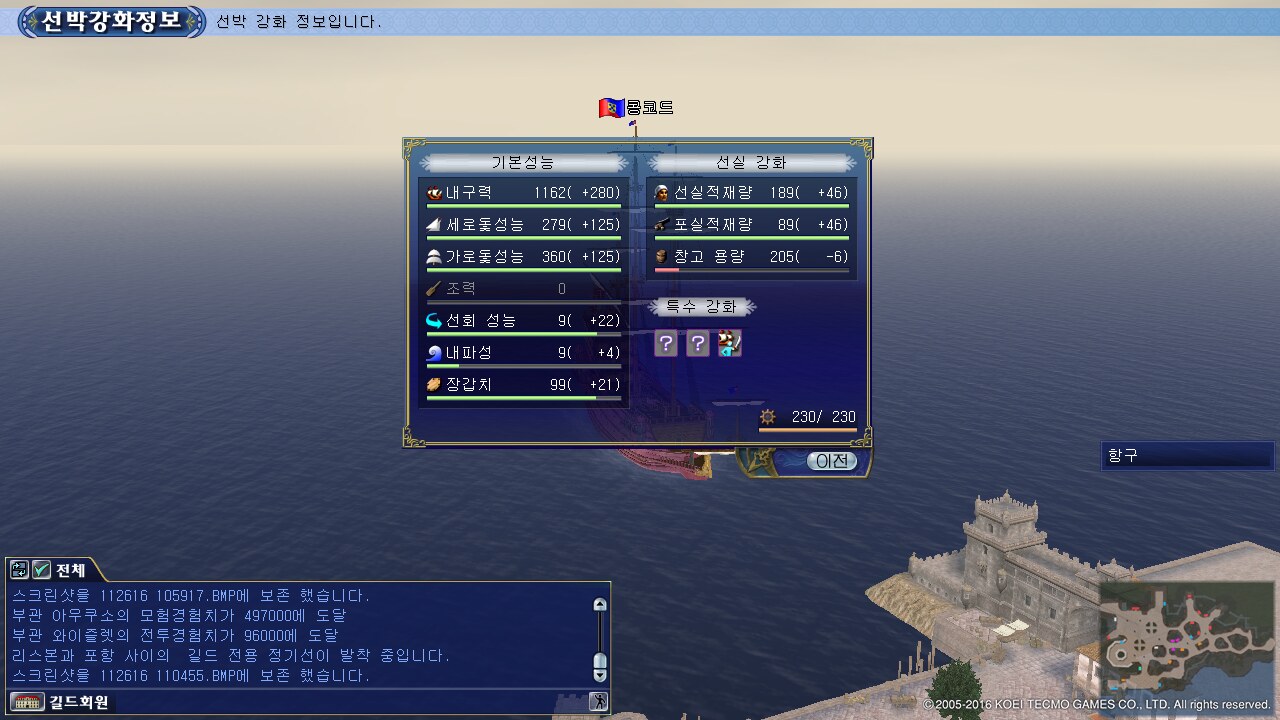Click the running figure icon in chat bar
The height and width of the screenshot is (720, 1280).
click(598, 702)
